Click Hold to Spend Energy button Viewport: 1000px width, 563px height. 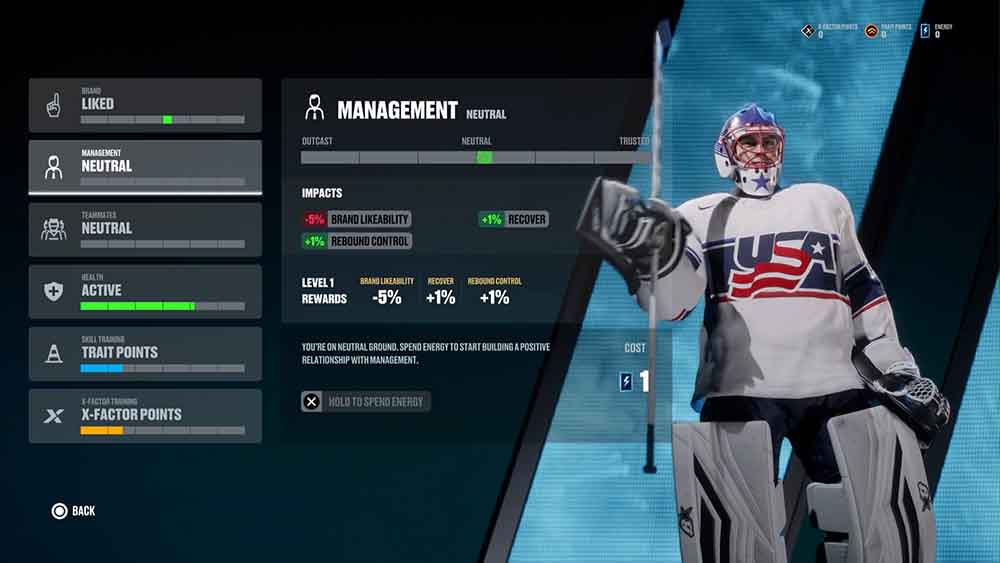366,402
